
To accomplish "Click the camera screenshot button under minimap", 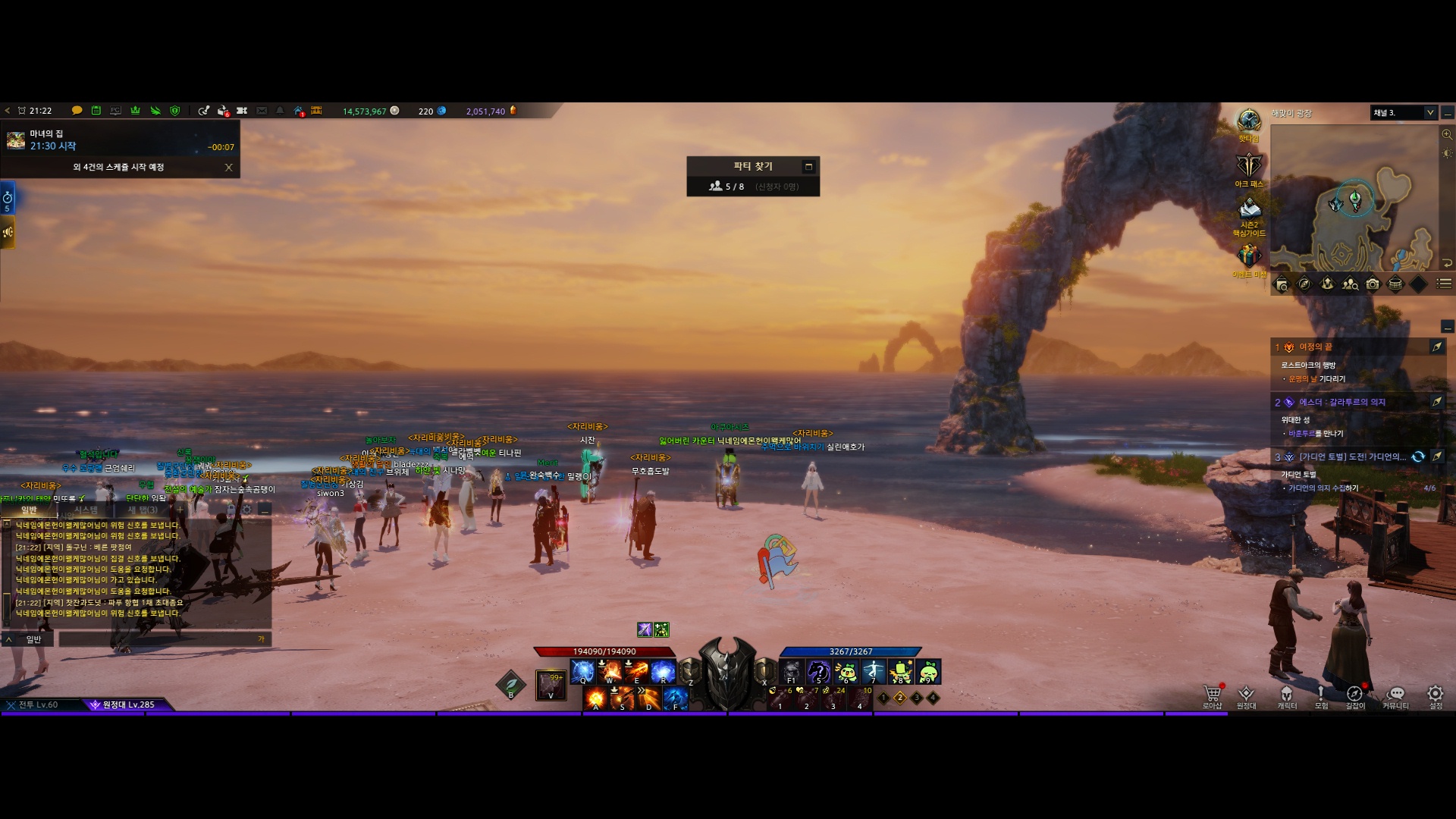I will point(1373,284).
